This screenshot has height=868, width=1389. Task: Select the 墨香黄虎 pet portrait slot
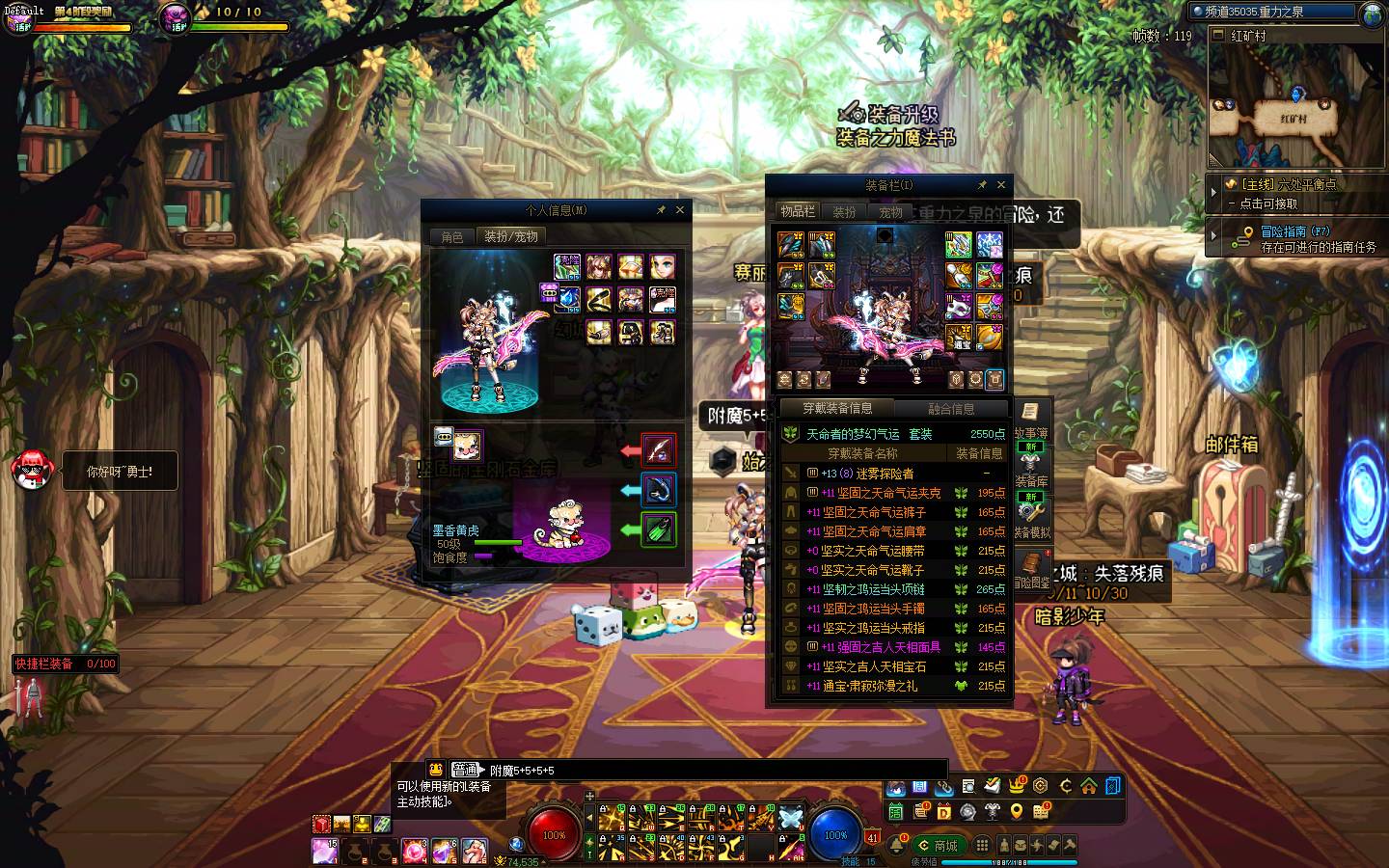(x=468, y=445)
